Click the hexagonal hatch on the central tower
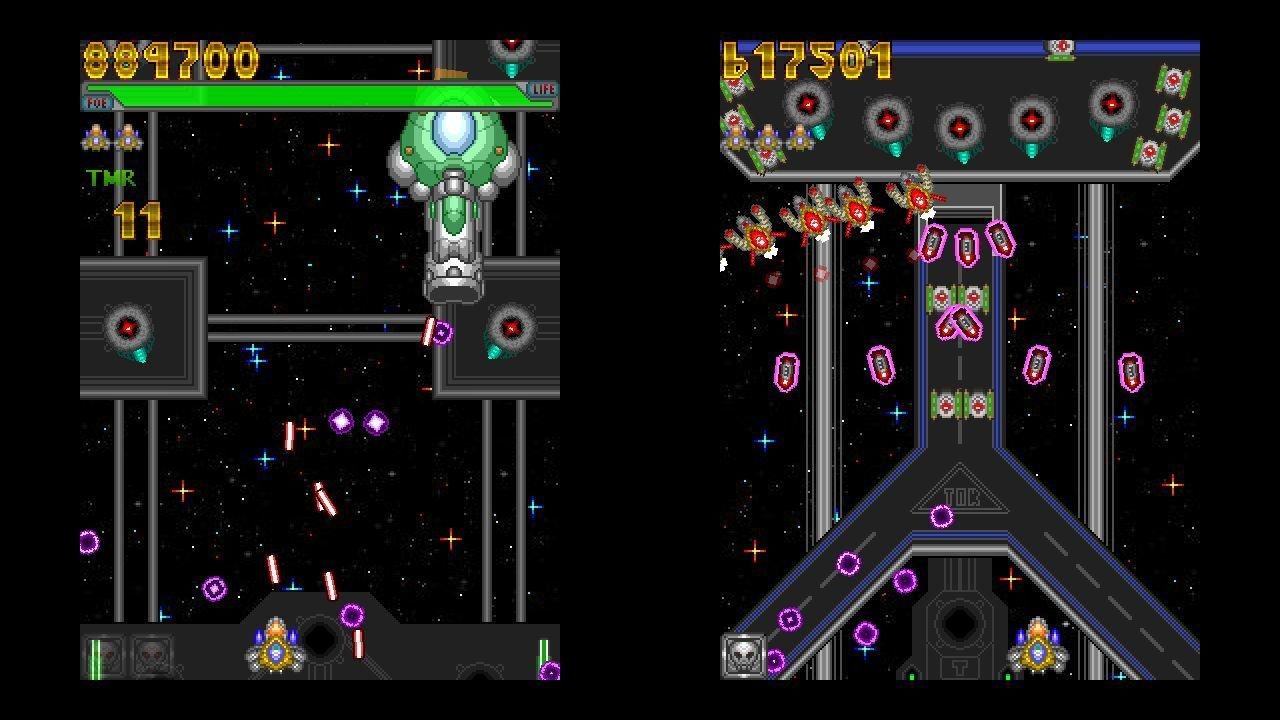The height and width of the screenshot is (720, 1280). tap(958, 622)
